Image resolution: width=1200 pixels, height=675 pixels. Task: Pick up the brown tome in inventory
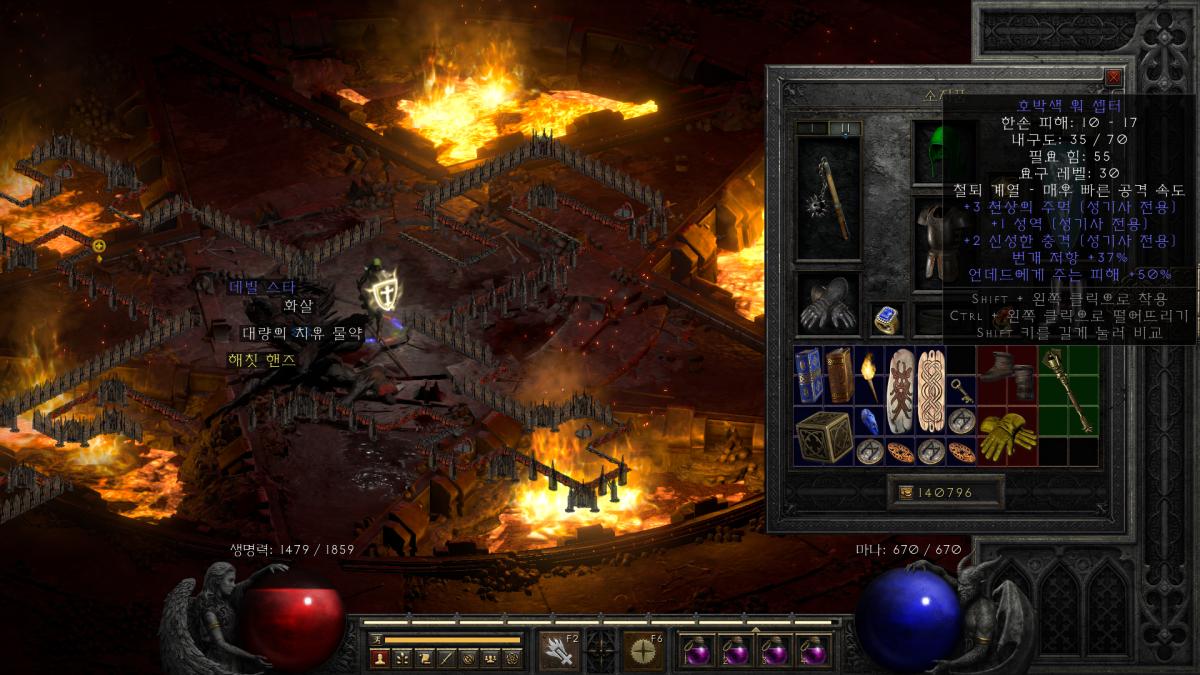839,375
